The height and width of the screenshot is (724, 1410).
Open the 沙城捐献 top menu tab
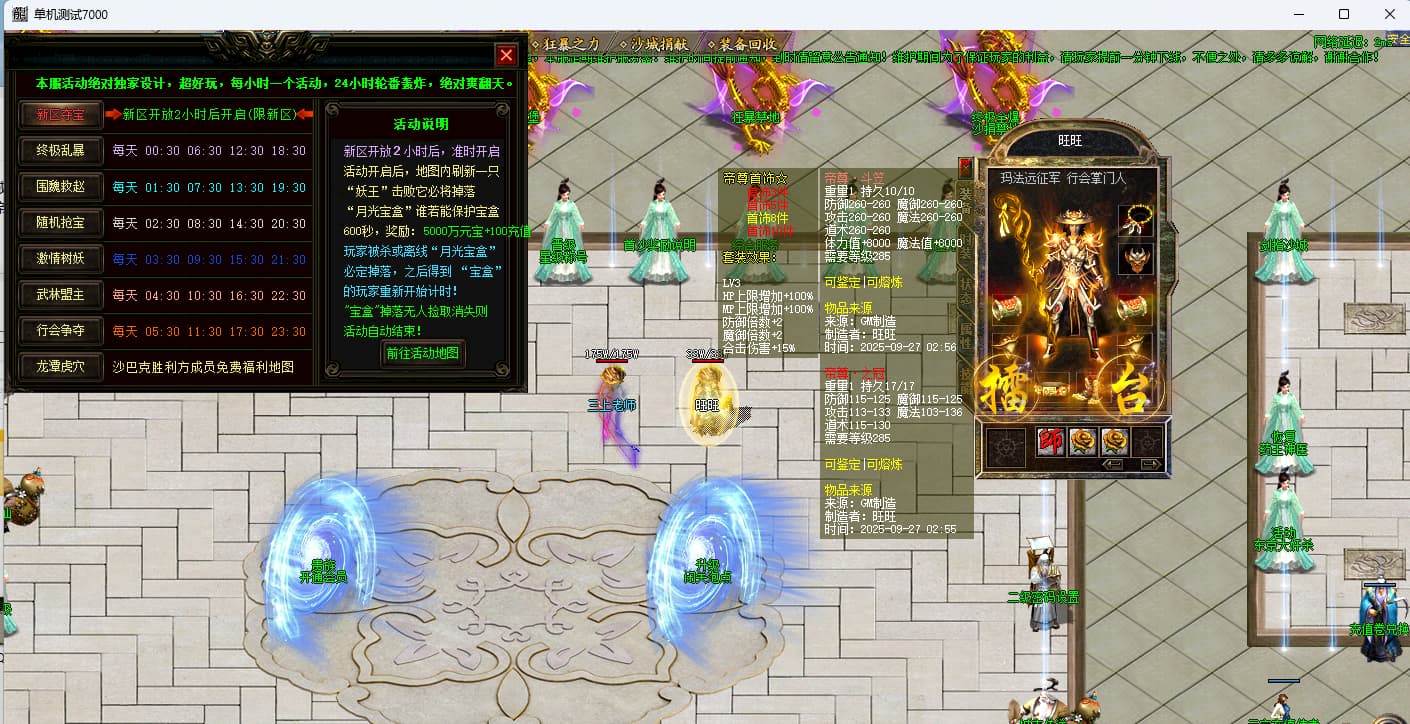point(660,44)
